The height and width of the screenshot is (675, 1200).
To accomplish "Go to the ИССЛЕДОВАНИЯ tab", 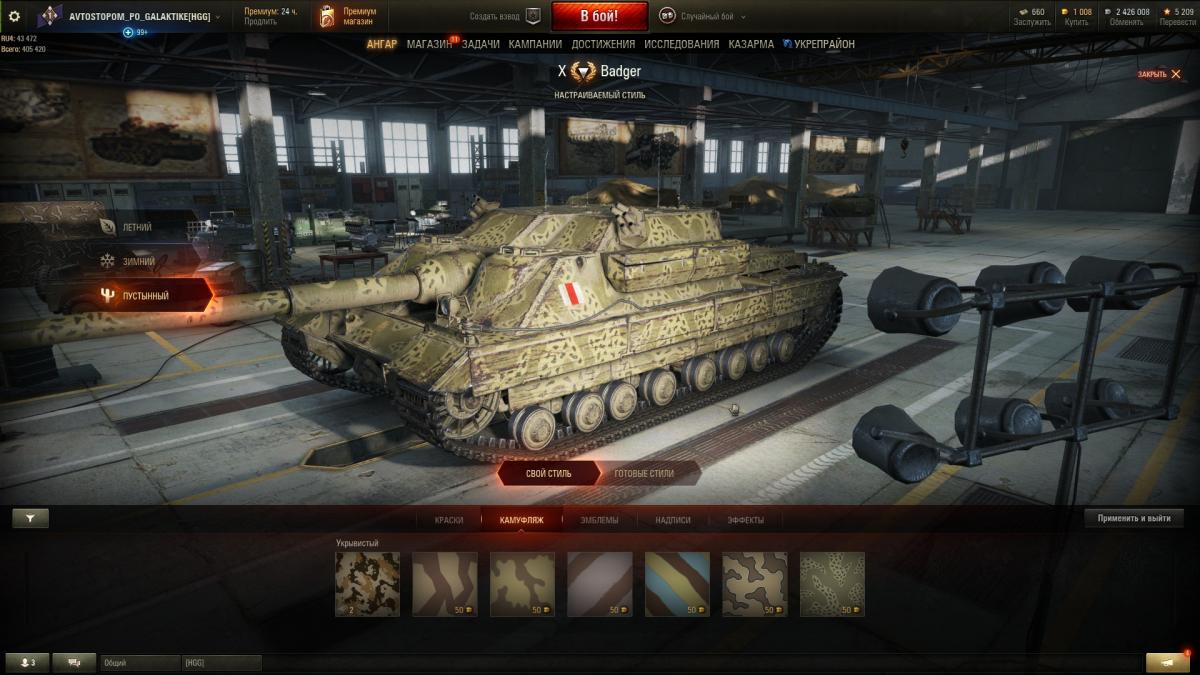I will point(681,44).
